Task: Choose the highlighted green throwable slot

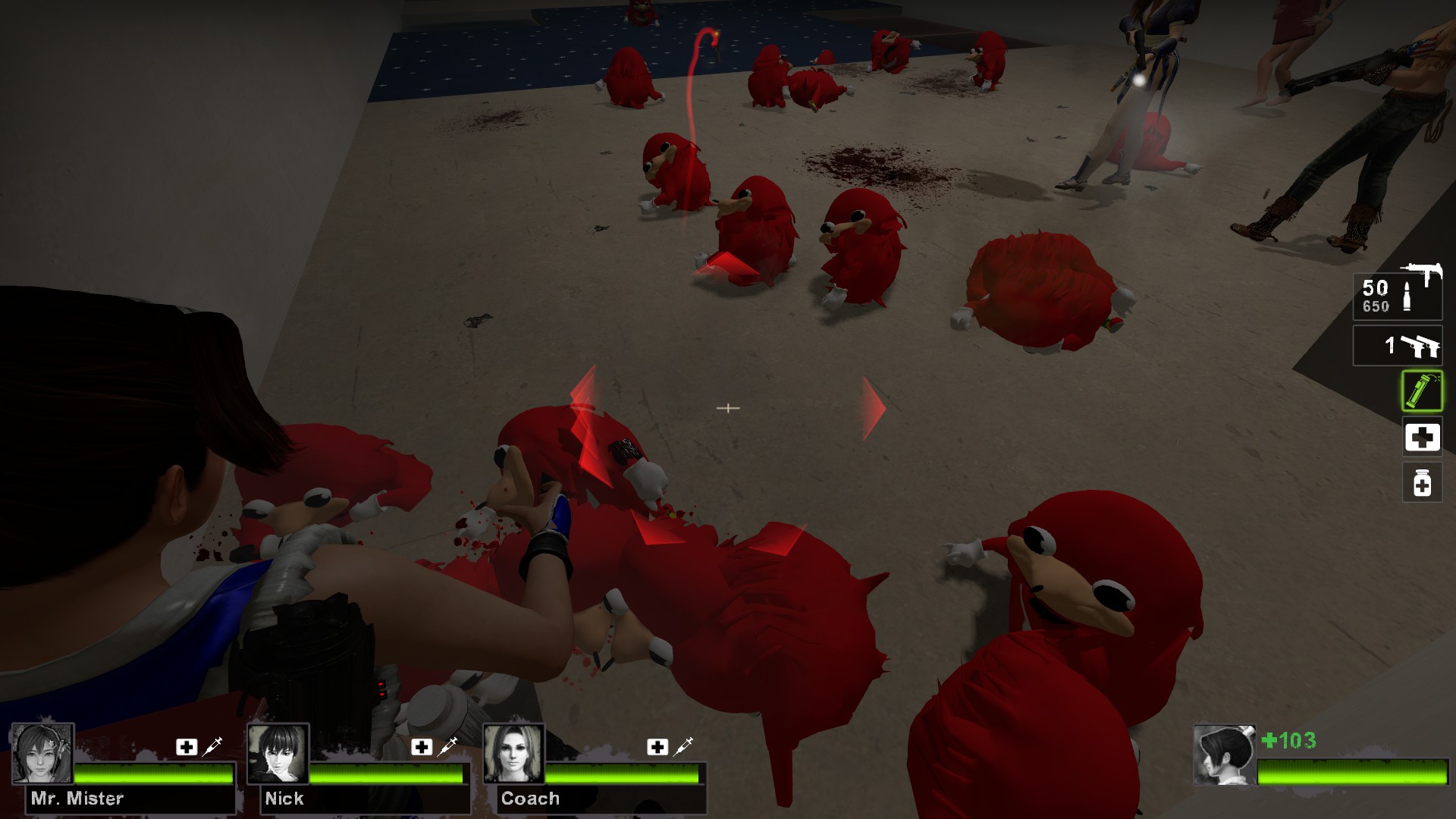Action: point(1422,391)
